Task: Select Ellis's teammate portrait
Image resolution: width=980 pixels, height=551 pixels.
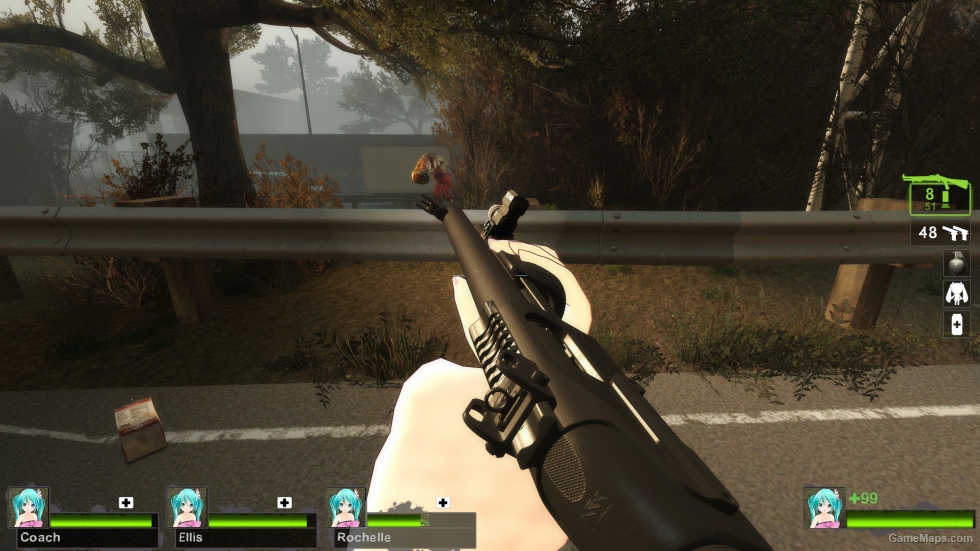Action: pos(186,507)
